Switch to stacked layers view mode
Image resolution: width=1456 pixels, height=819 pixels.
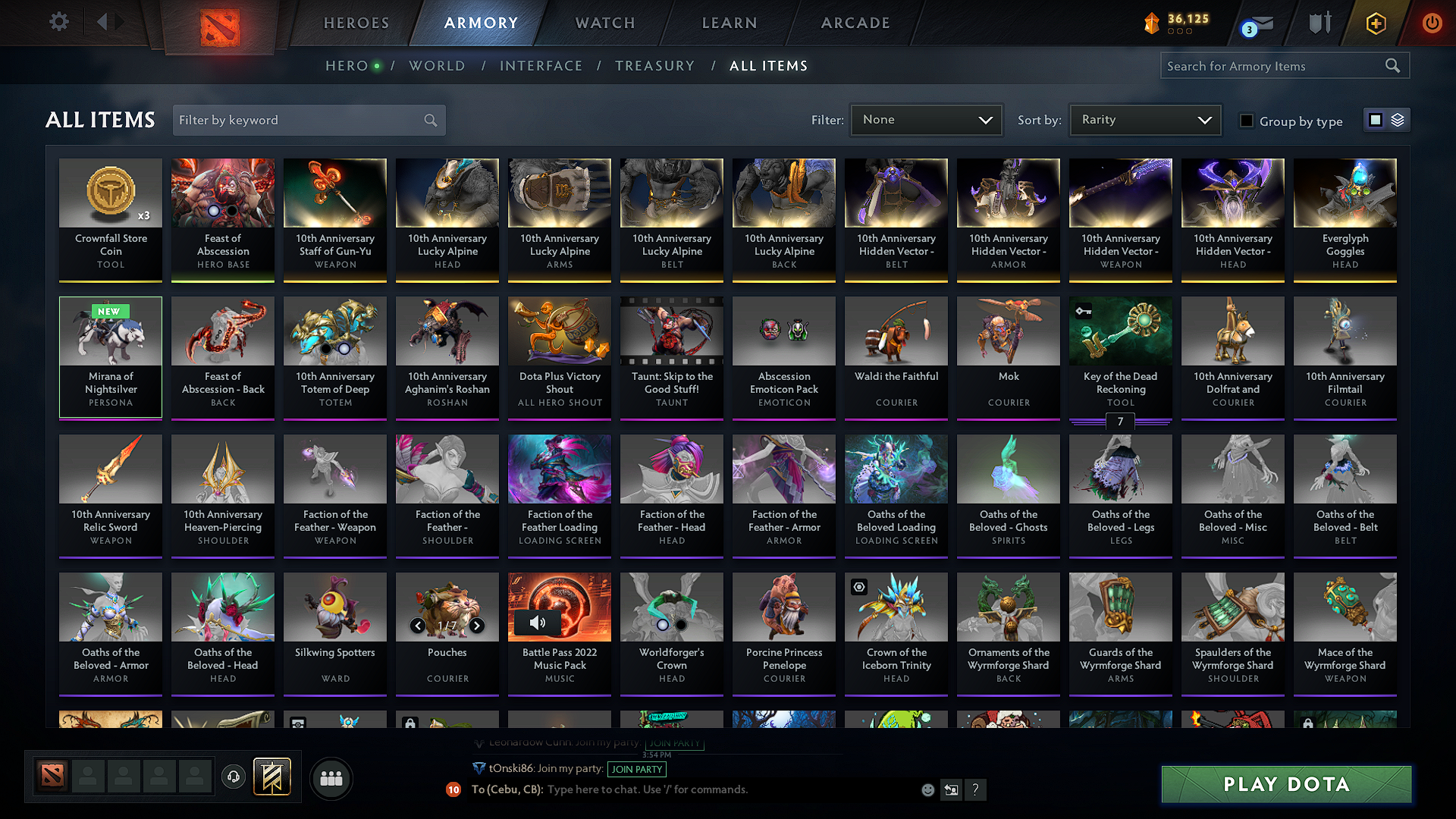tap(1398, 120)
